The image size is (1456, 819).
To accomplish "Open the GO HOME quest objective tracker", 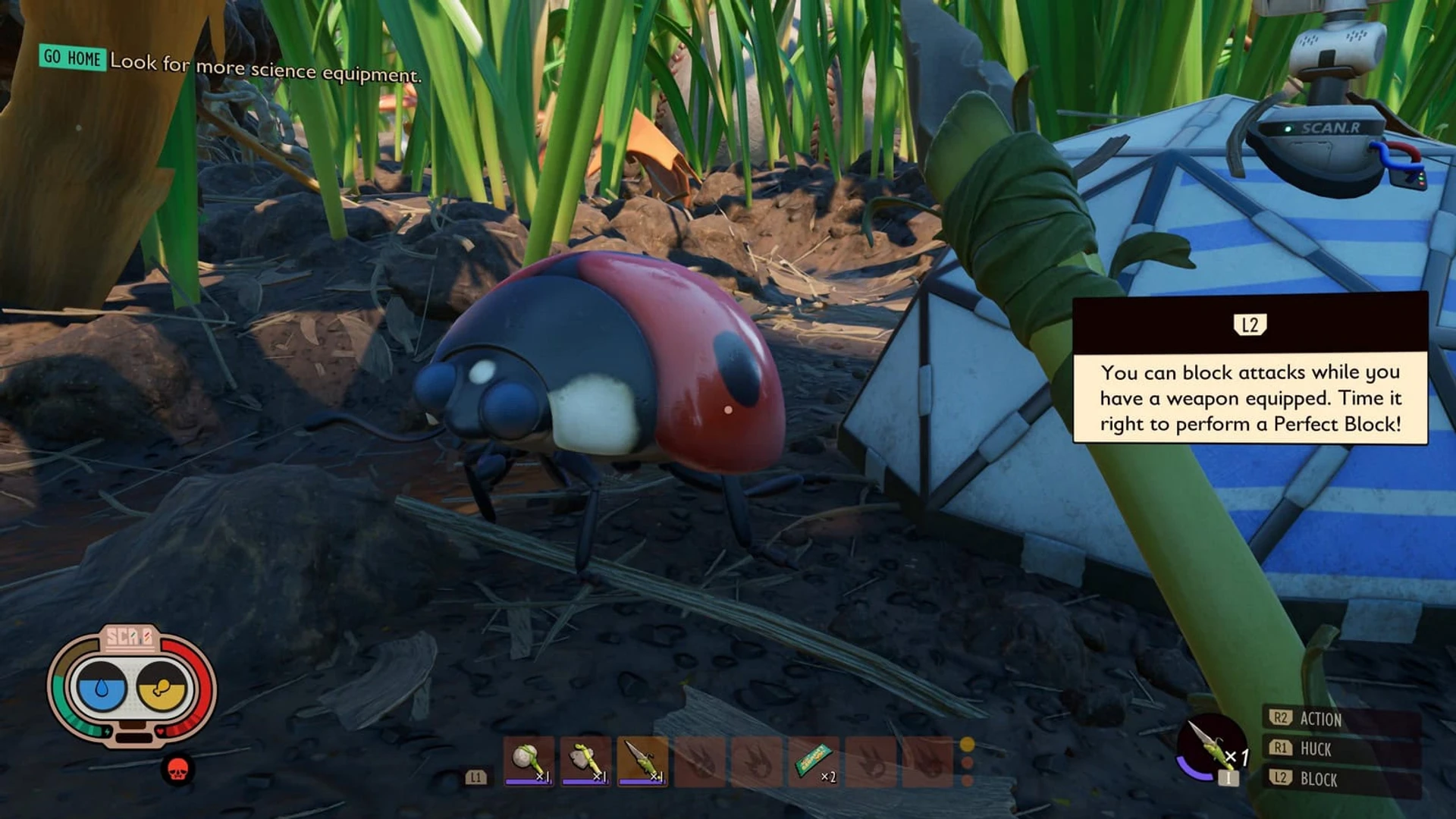I will pyautogui.click(x=72, y=58).
